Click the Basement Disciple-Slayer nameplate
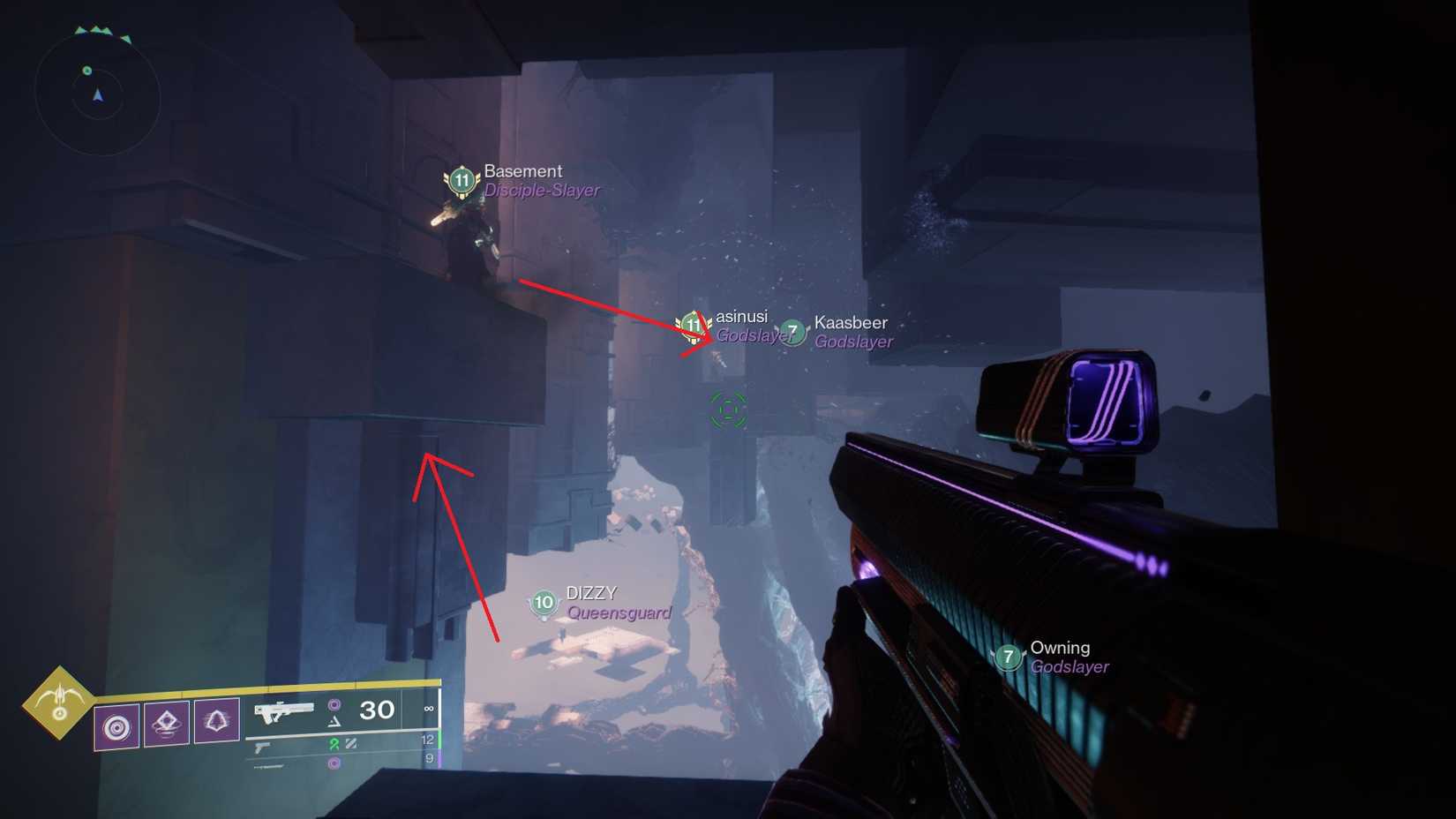 click(539, 179)
